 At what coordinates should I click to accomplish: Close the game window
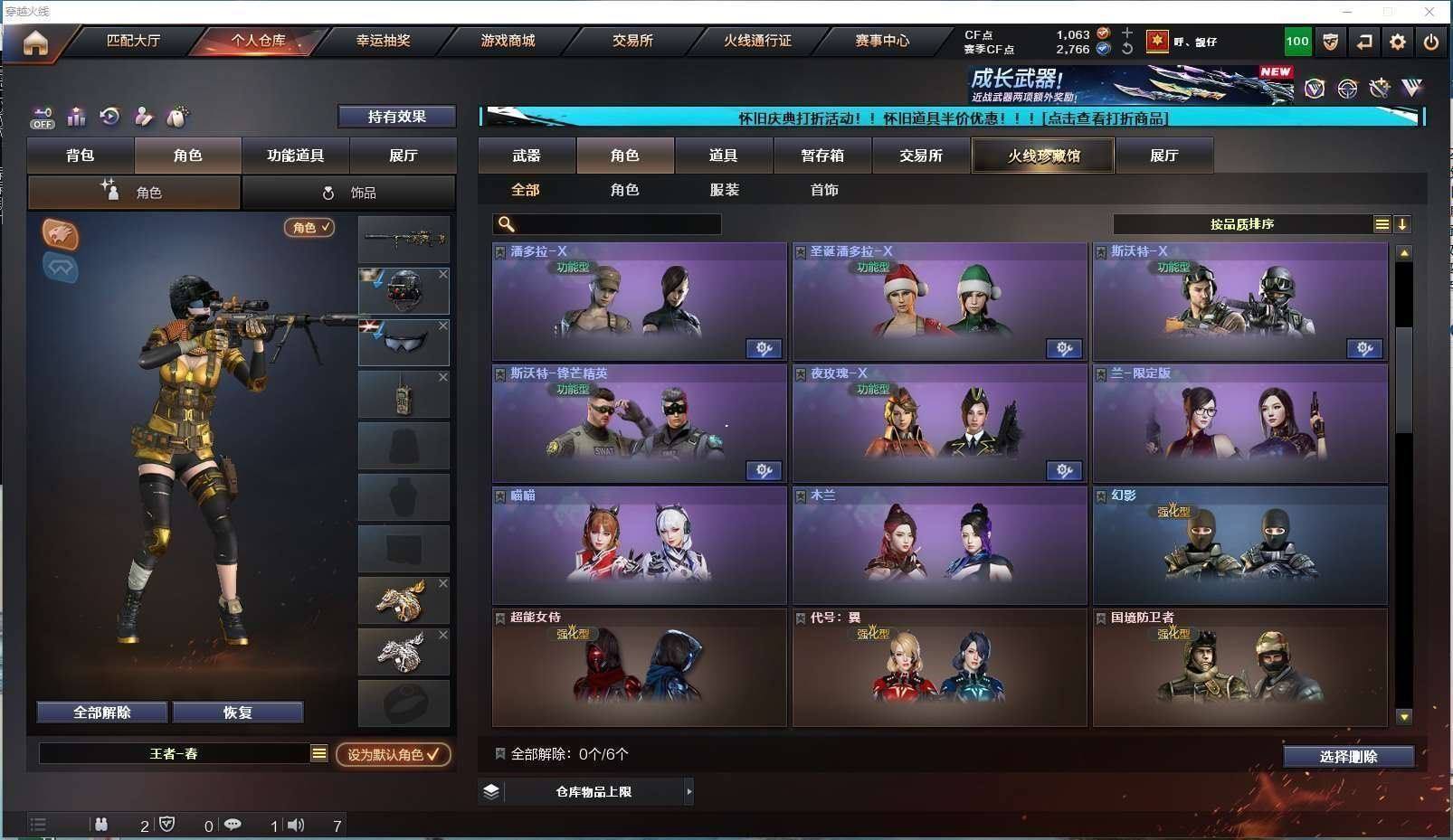(x=1429, y=12)
